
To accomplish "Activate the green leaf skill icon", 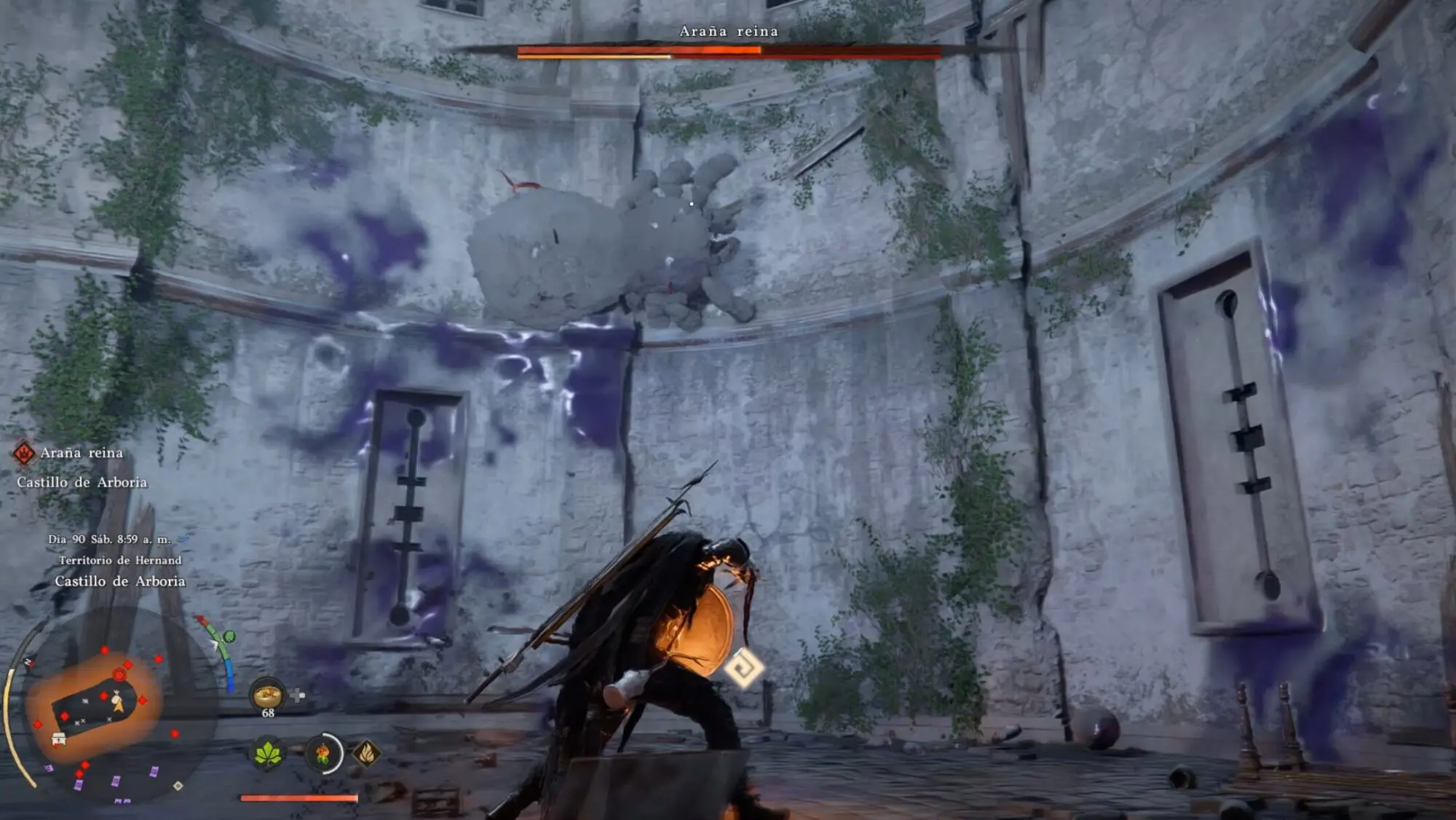I will 267,754.
